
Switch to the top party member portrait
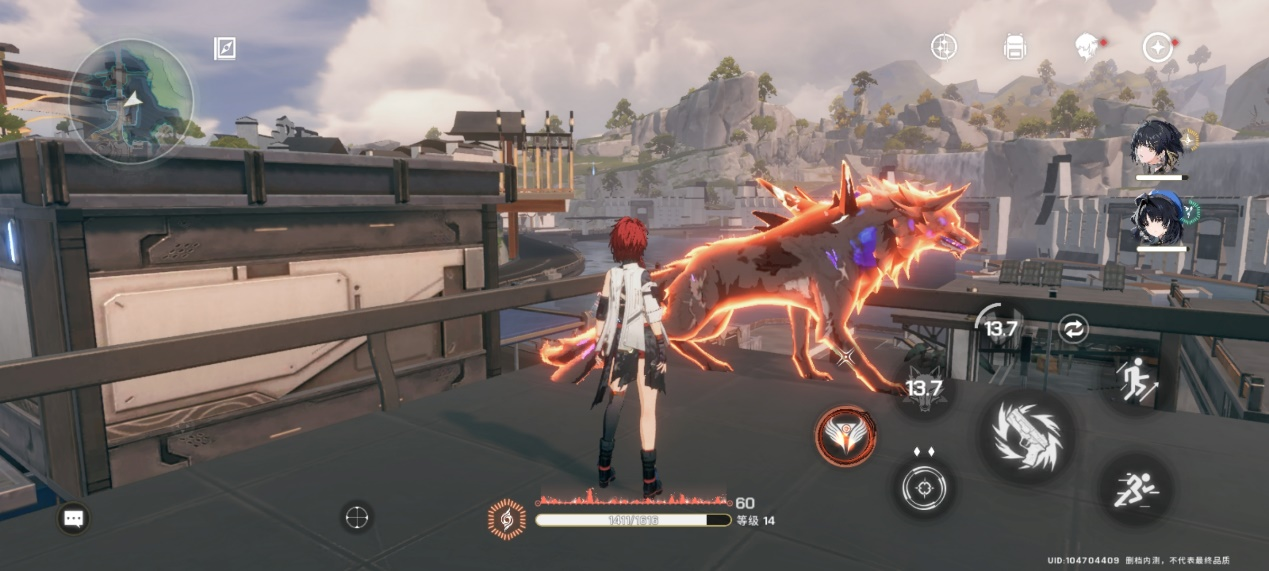1158,150
